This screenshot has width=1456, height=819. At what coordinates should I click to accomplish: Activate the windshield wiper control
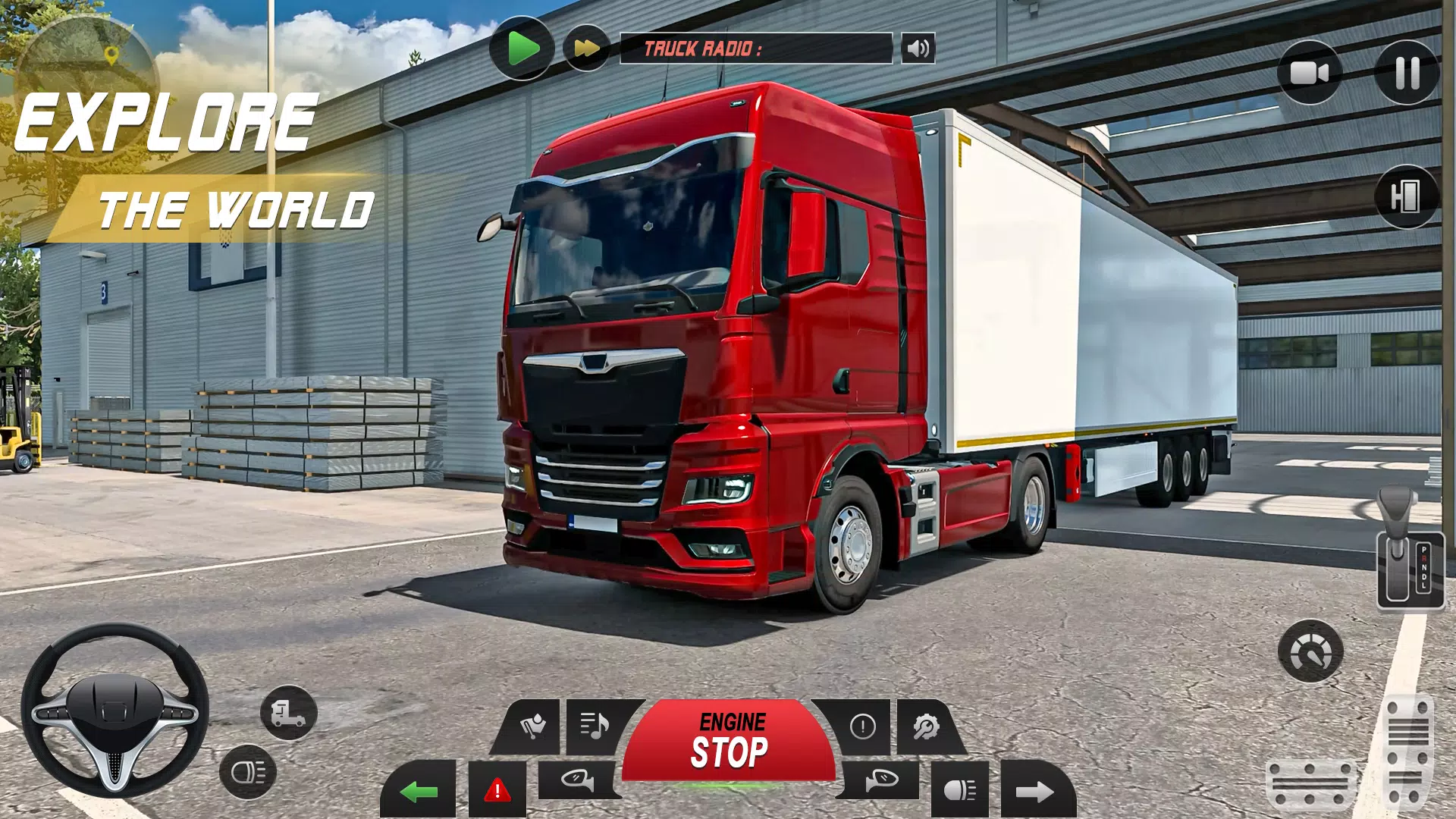pyautogui.click(x=535, y=726)
